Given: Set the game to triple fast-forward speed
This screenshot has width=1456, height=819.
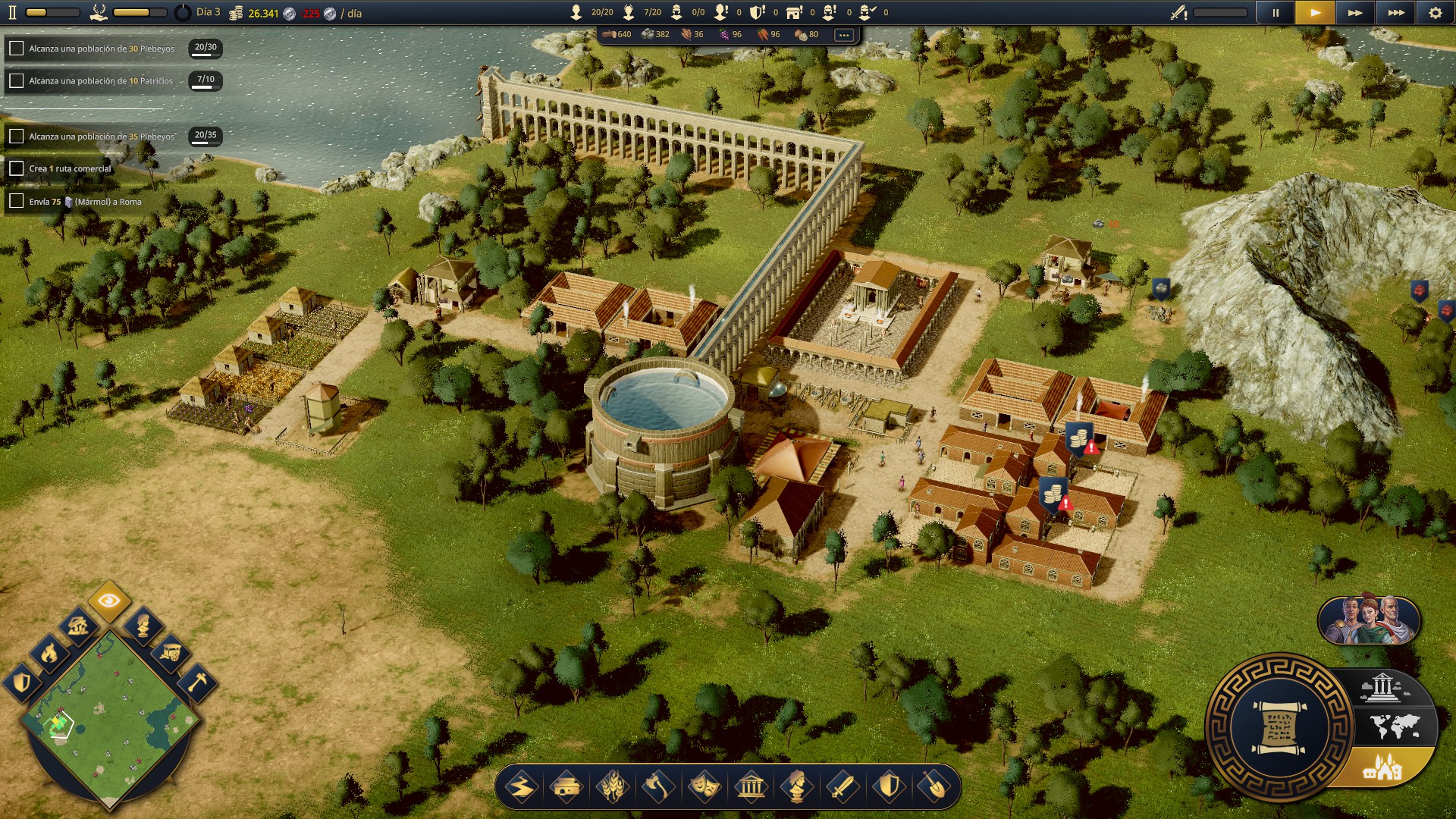Looking at the screenshot, I should click(x=1395, y=13).
